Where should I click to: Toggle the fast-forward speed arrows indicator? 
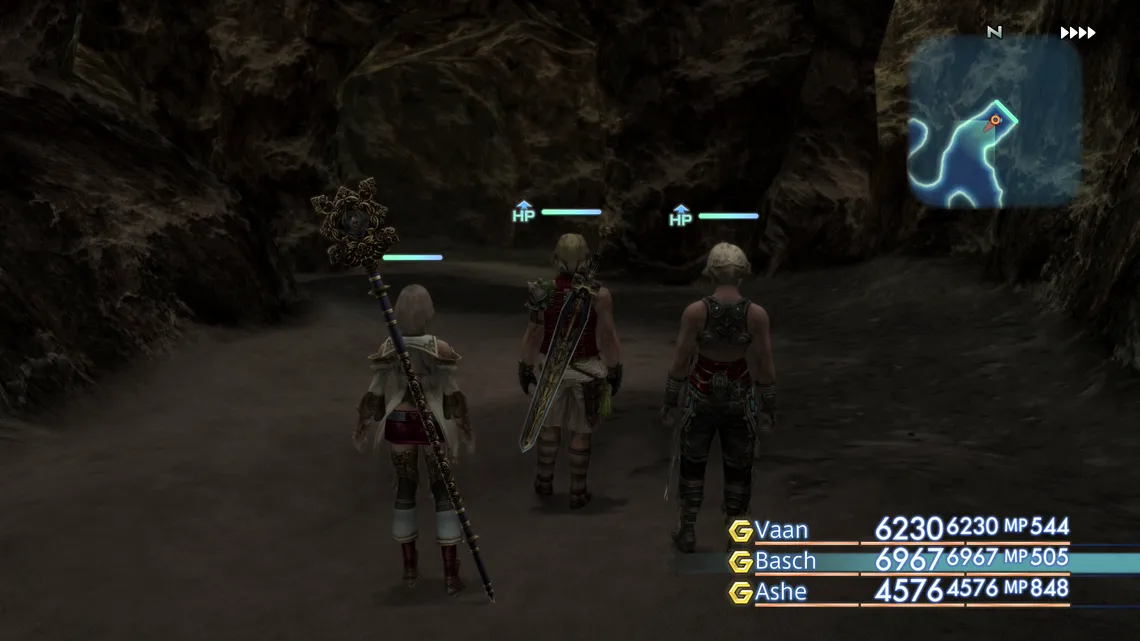pyautogui.click(x=1078, y=33)
